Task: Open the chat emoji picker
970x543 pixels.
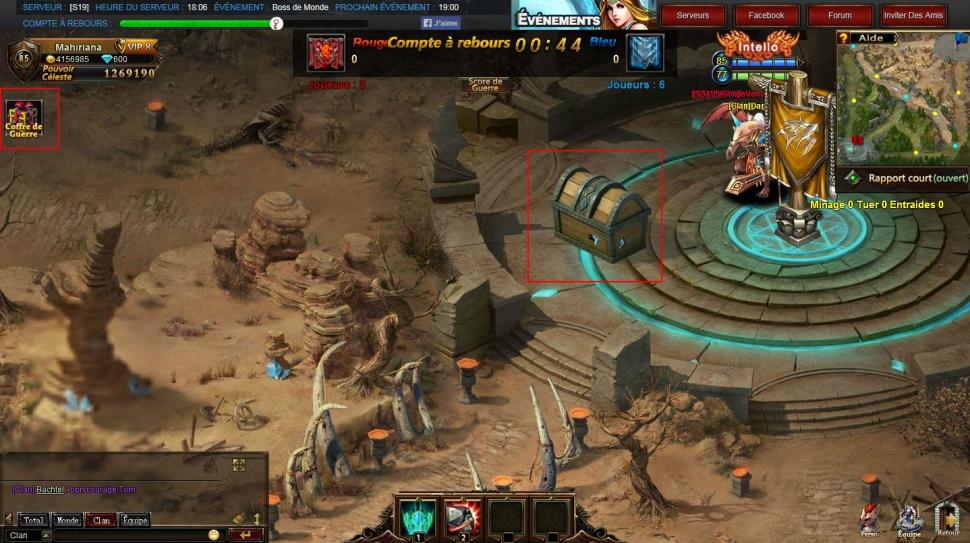Action: pyautogui.click(x=214, y=535)
